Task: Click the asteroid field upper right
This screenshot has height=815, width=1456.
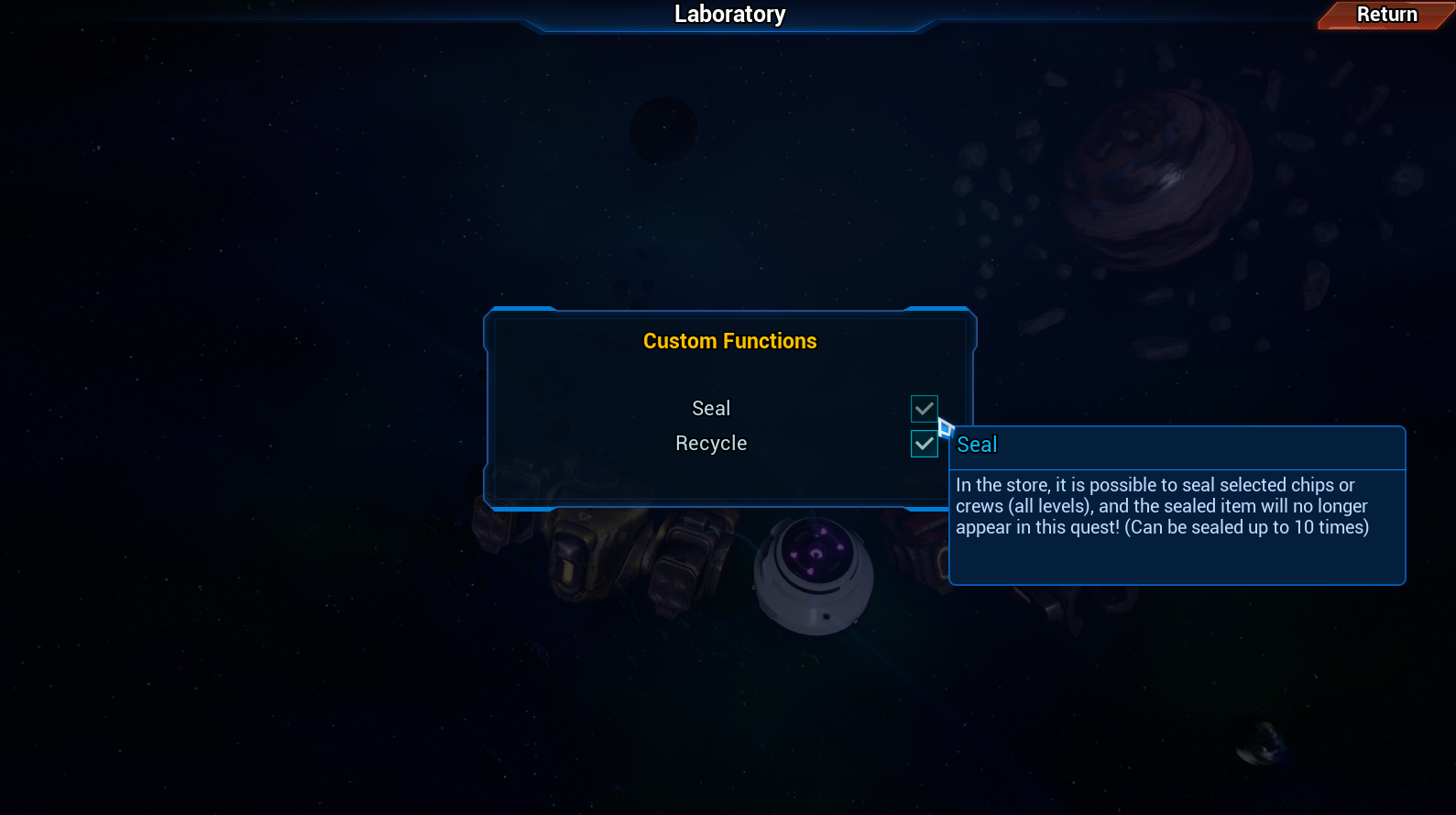Action: coord(1329,138)
